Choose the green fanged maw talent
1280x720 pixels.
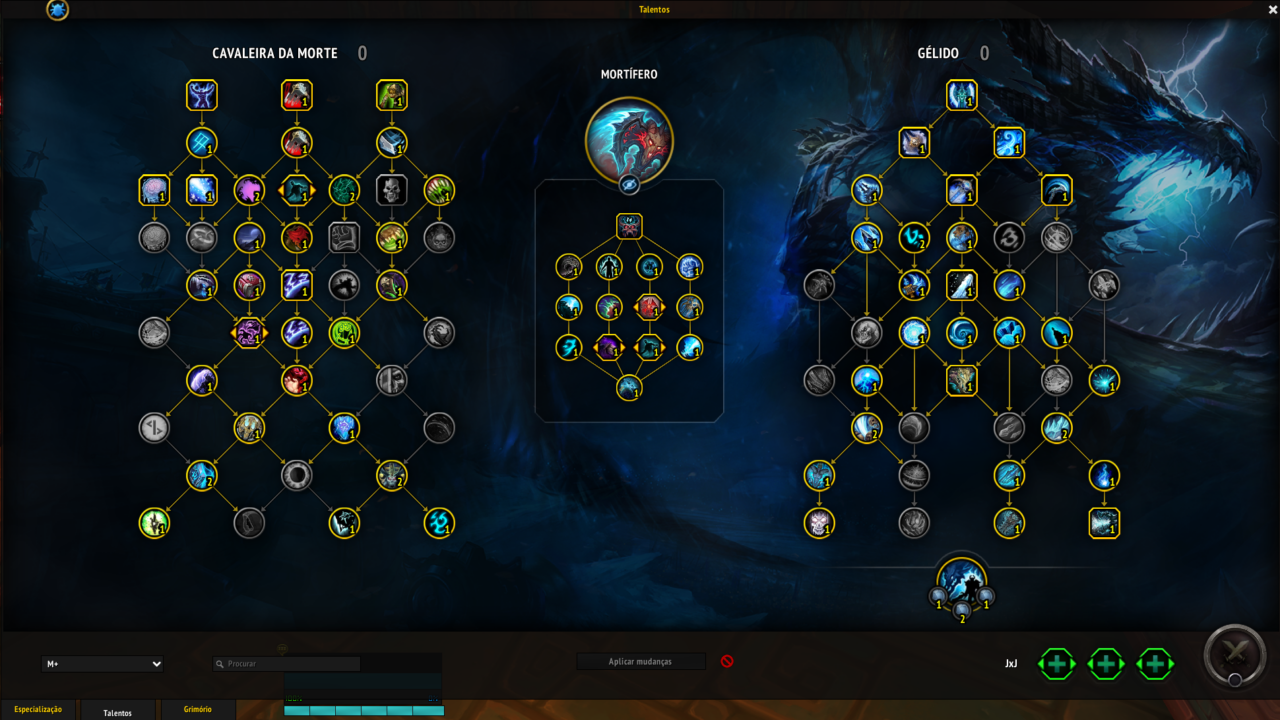click(439, 190)
